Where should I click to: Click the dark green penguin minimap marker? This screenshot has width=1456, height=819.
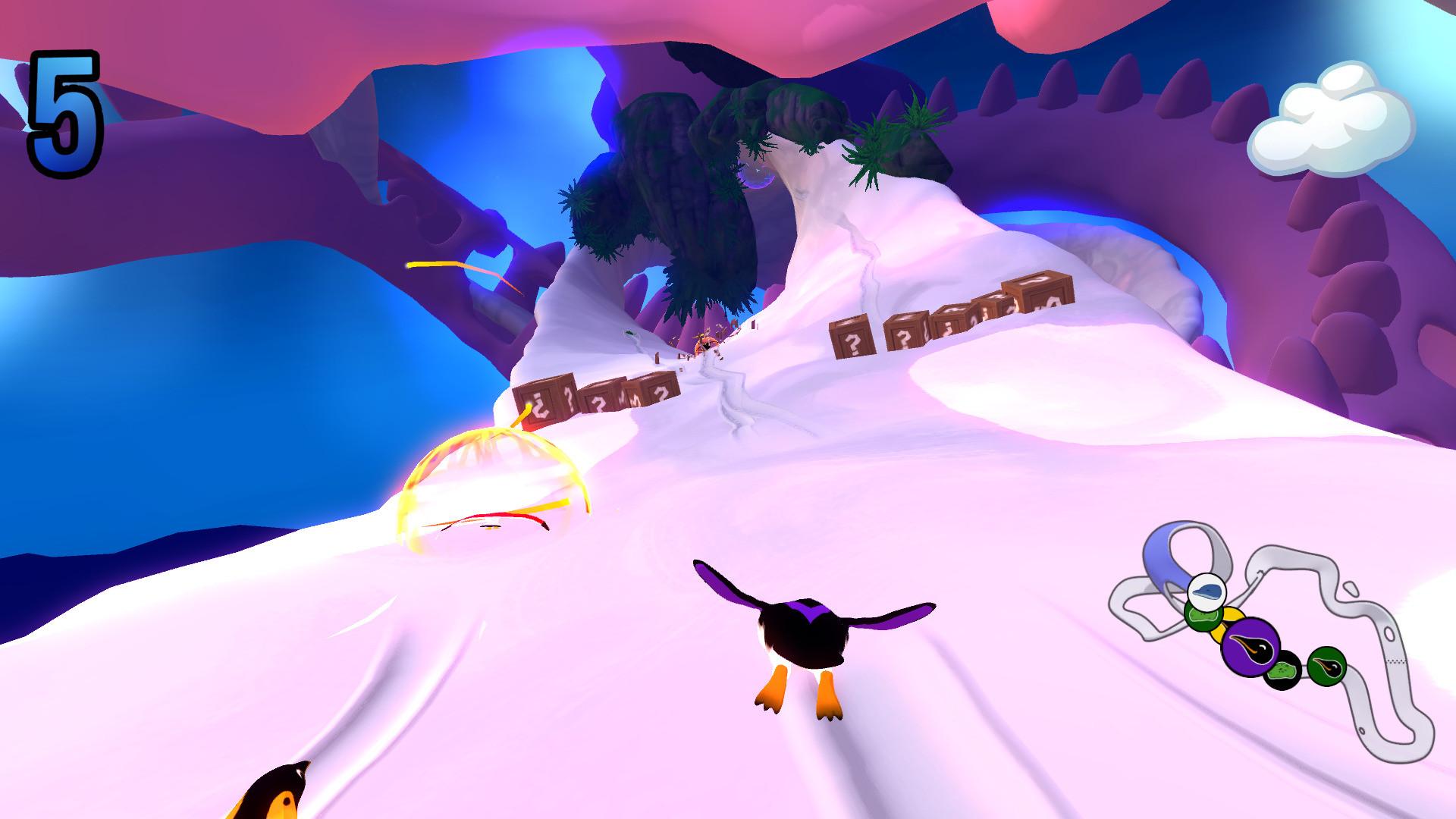1328,667
